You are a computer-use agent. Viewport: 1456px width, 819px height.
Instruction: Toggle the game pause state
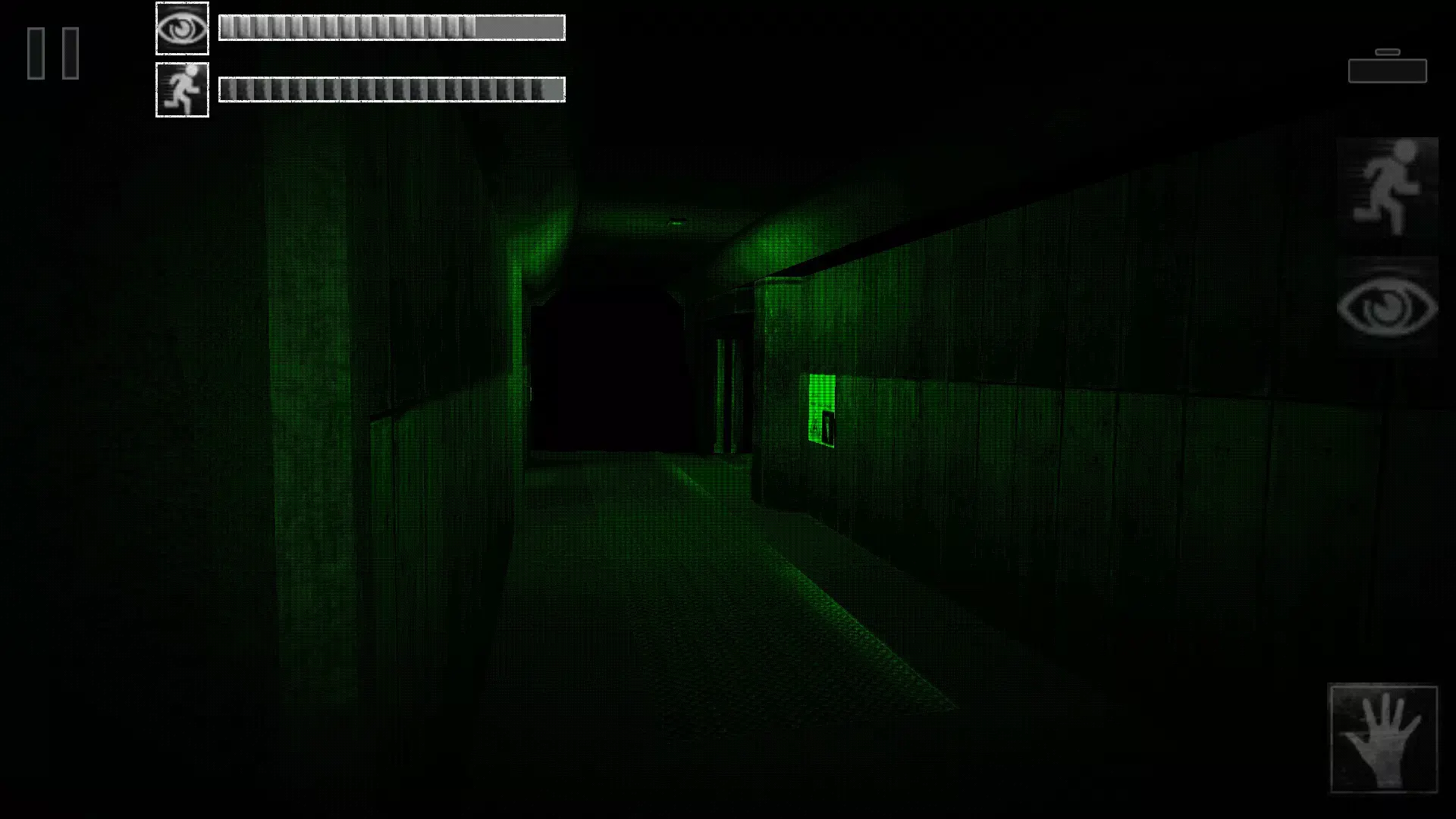[53, 53]
